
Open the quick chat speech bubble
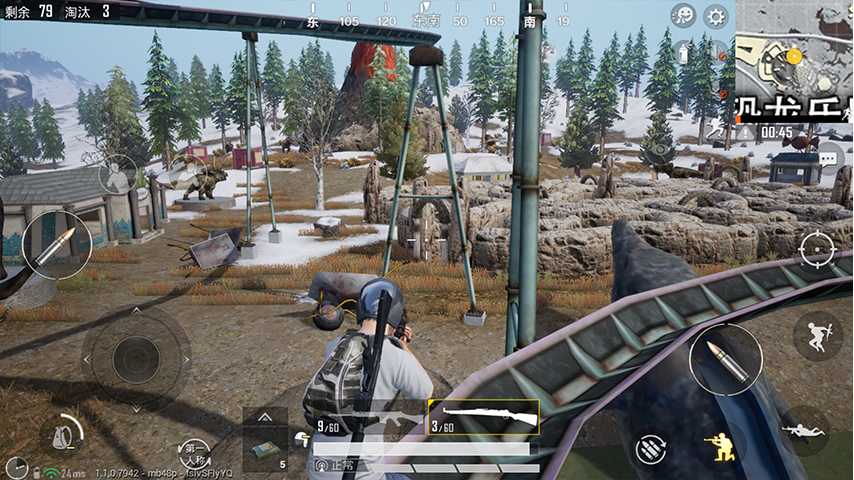(x=827, y=158)
